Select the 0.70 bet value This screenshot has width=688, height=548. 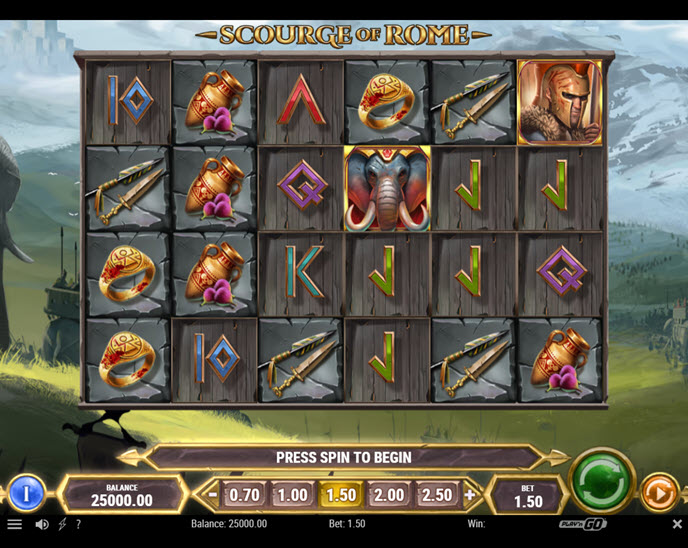[244, 495]
